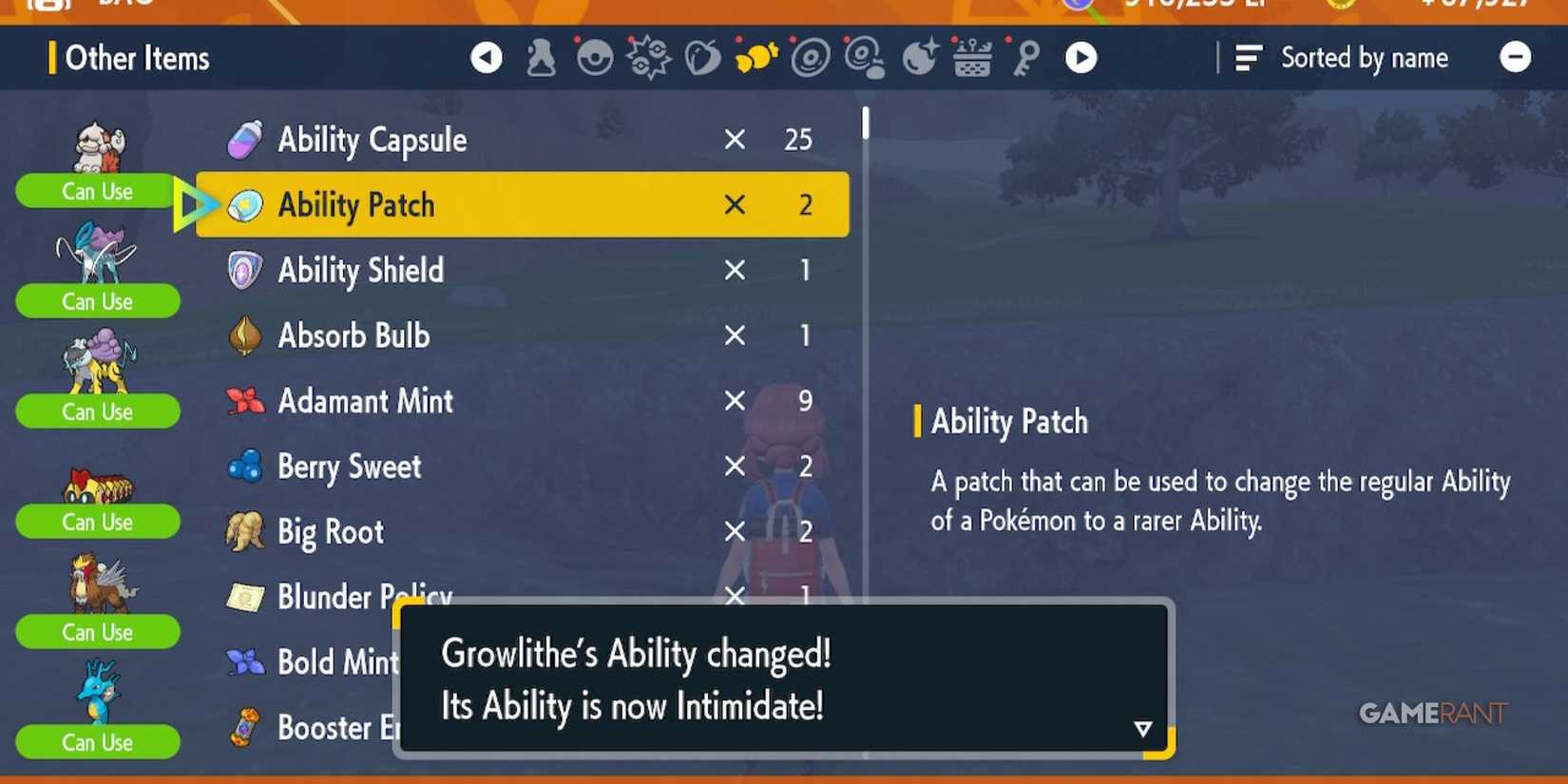Screen dimensions: 1568x784
Task: Click the right arrow to cycle pockets
Action: [x=1082, y=57]
